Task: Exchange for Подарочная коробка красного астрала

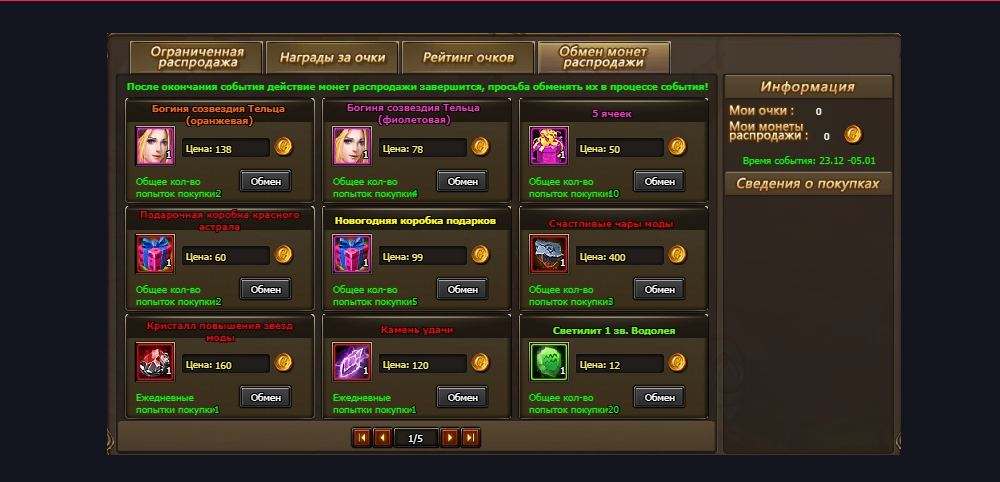Action: [x=265, y=289]
